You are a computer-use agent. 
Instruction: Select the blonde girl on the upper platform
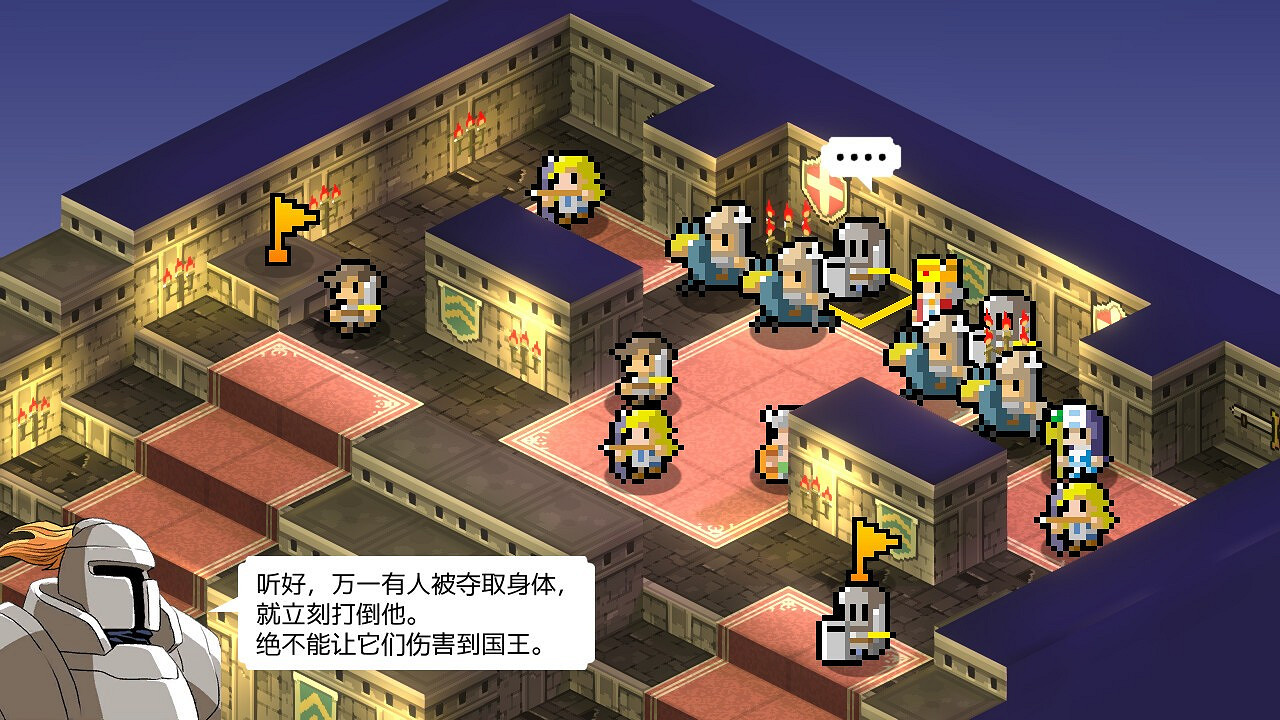point(570,185)
